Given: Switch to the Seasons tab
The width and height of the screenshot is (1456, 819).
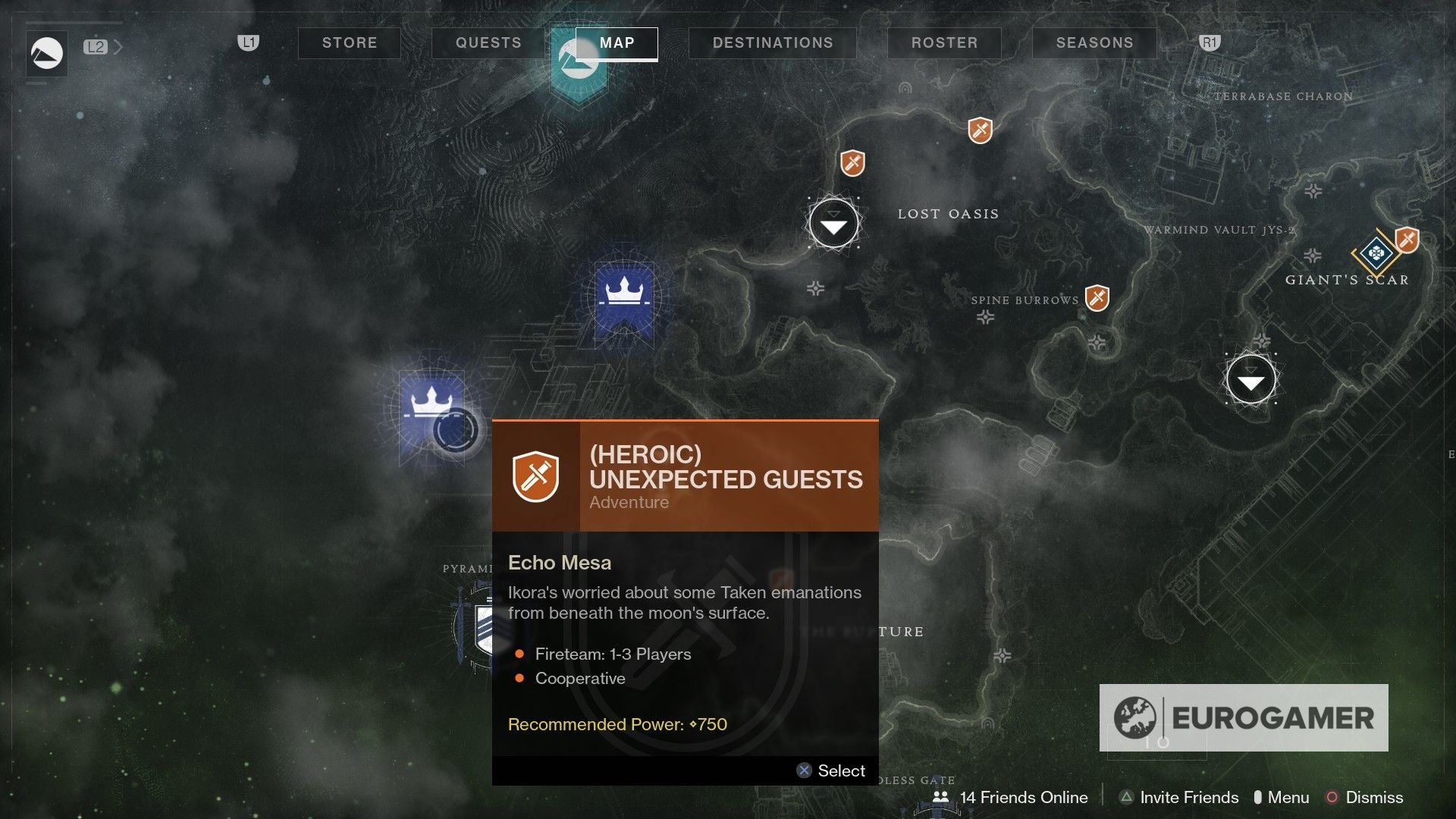Looking at the screenshot, I should (x=1094, y=43).
